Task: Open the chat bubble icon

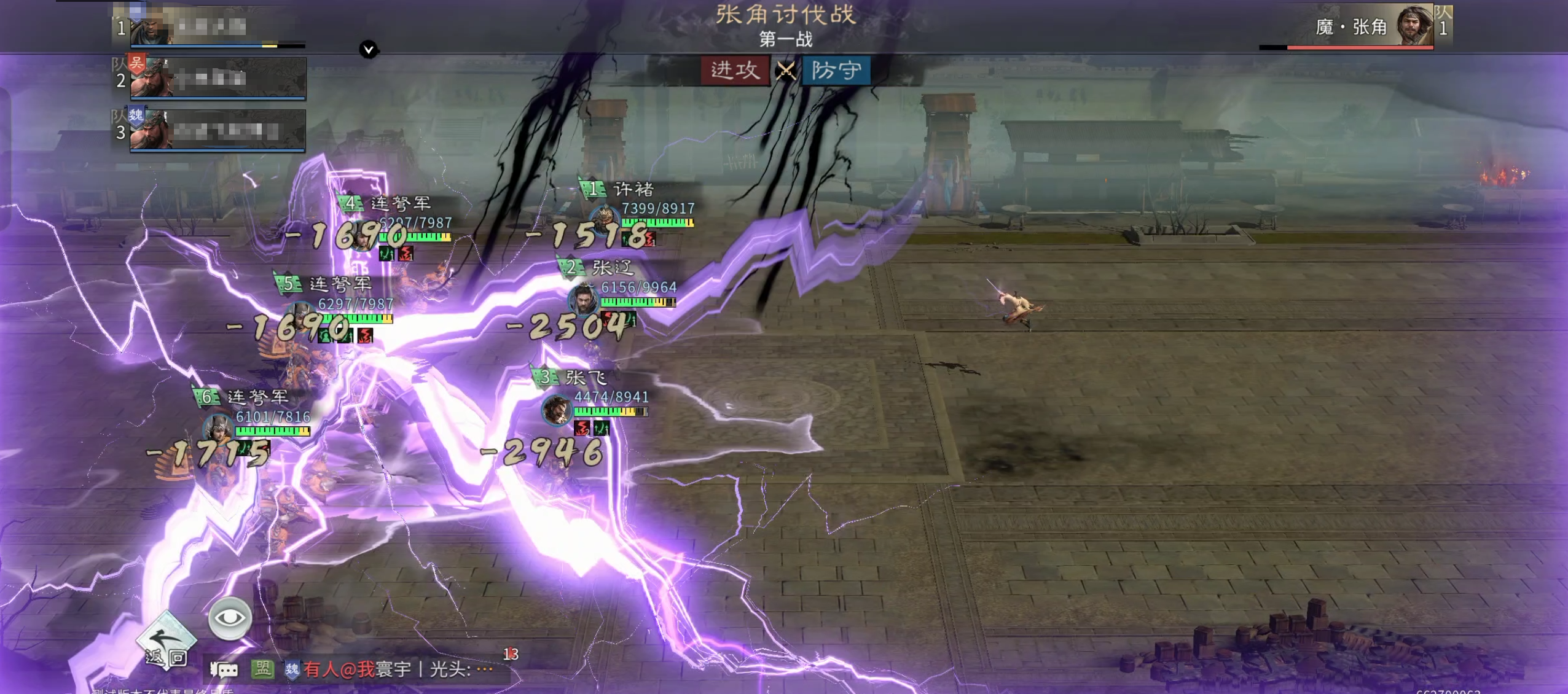Action: point(224,669)
